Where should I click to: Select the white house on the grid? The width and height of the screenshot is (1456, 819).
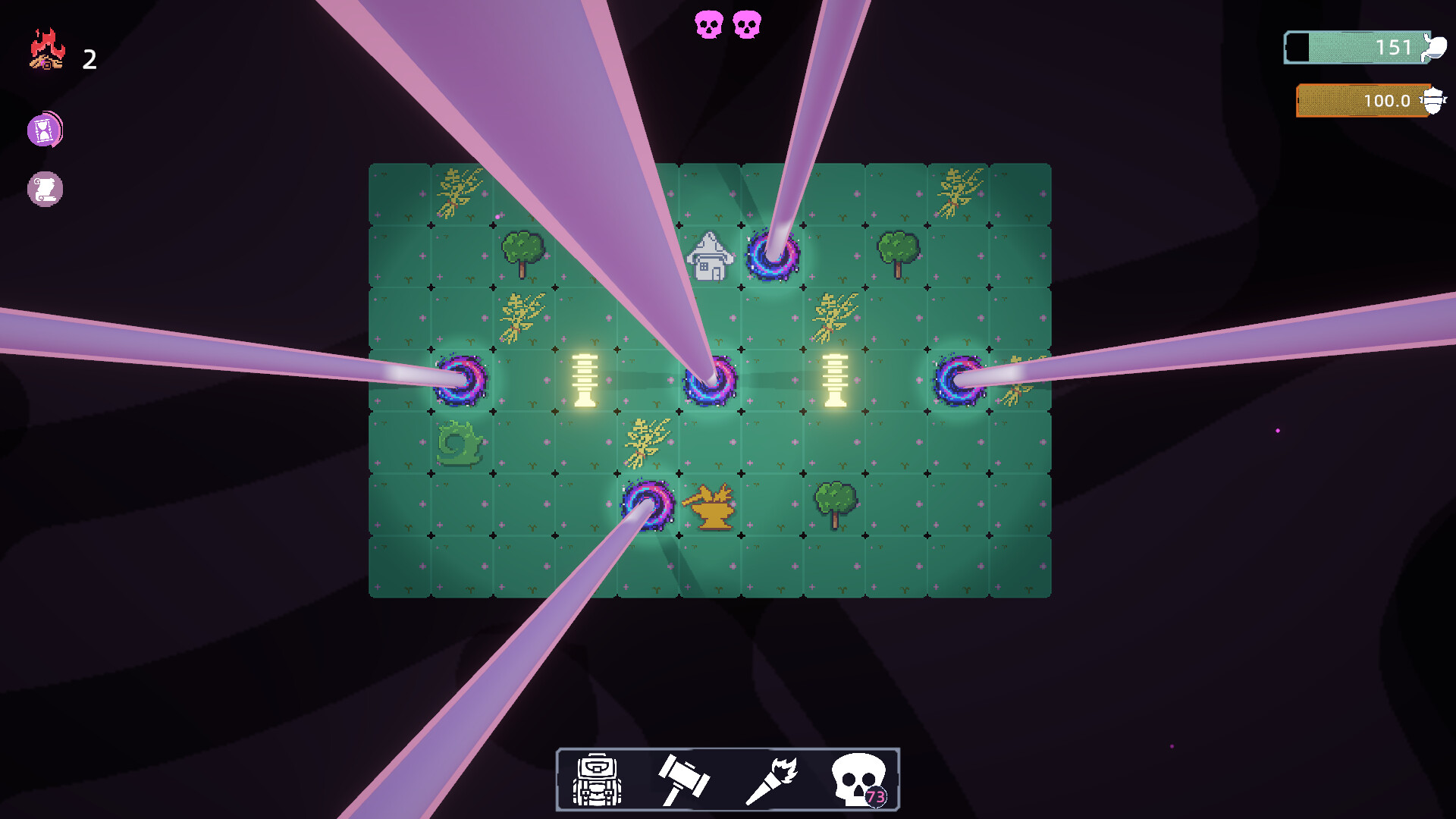click(x=711, y=256)
